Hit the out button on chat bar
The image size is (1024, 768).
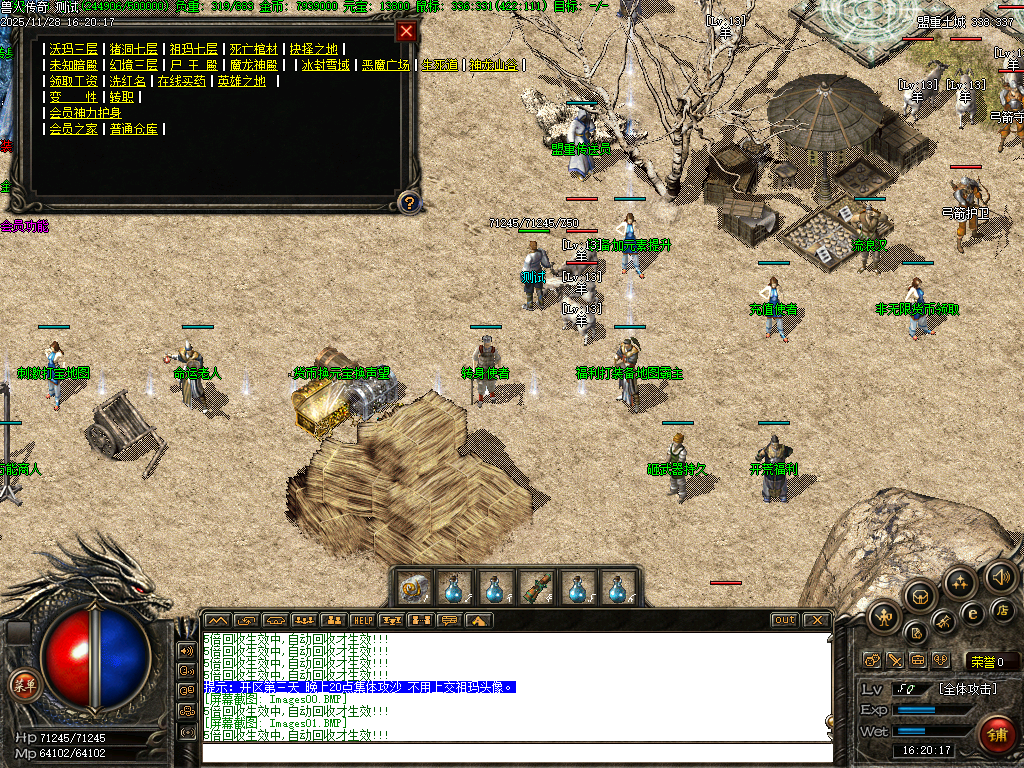[784, 620]
